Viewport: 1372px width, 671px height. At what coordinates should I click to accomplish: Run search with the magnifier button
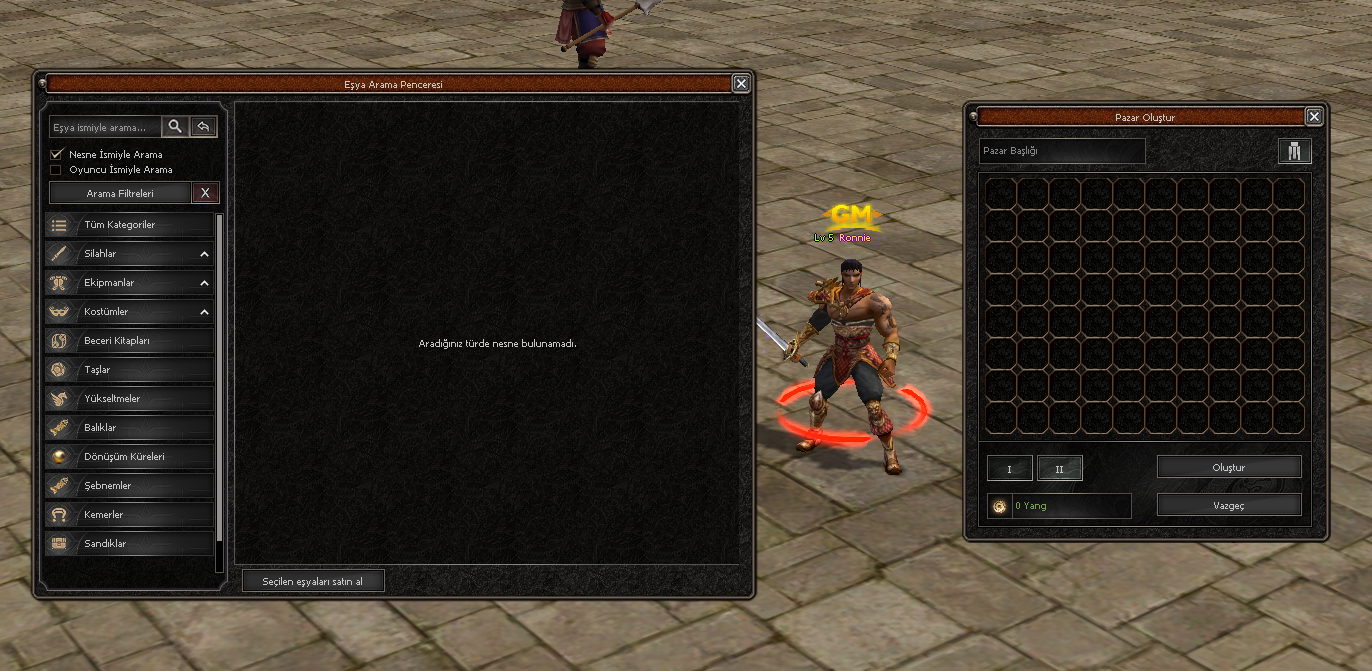click(x=175, y=126)
